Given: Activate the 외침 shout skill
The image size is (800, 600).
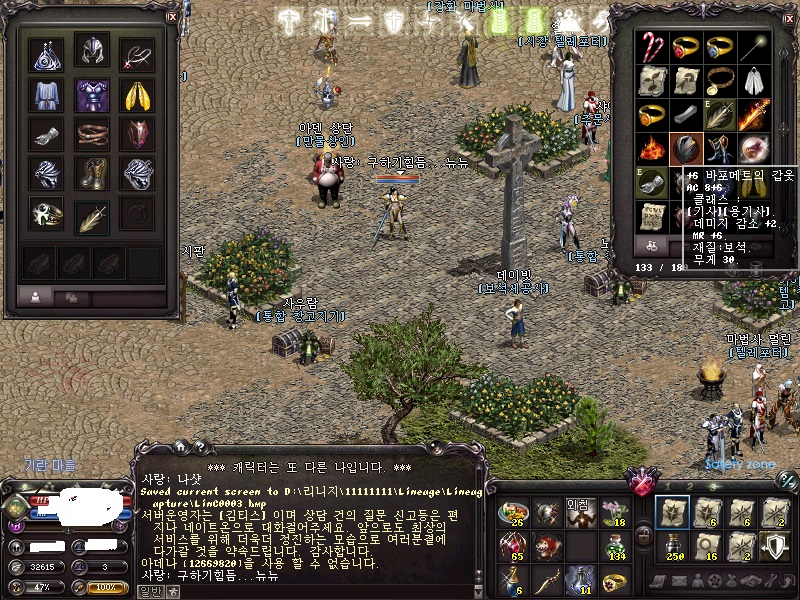Looking at the screenshot, I should [x=580, y=513].
